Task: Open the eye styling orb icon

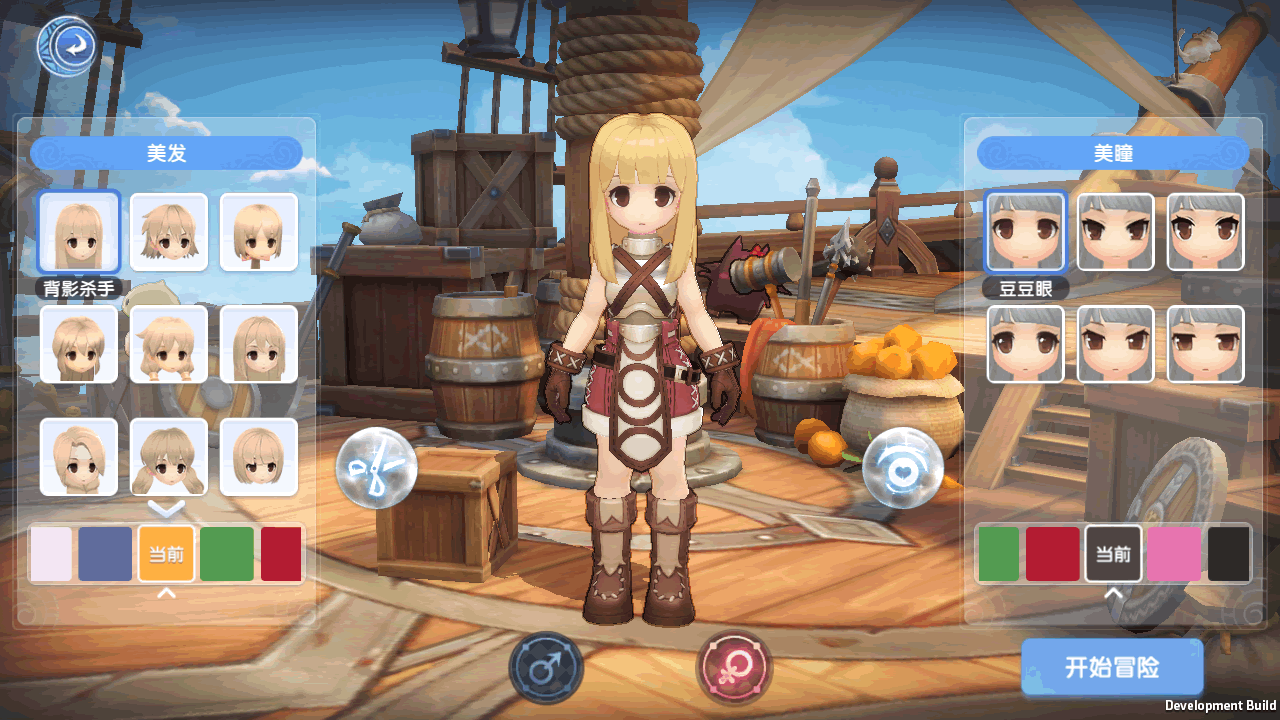Action: pos(902,467)
